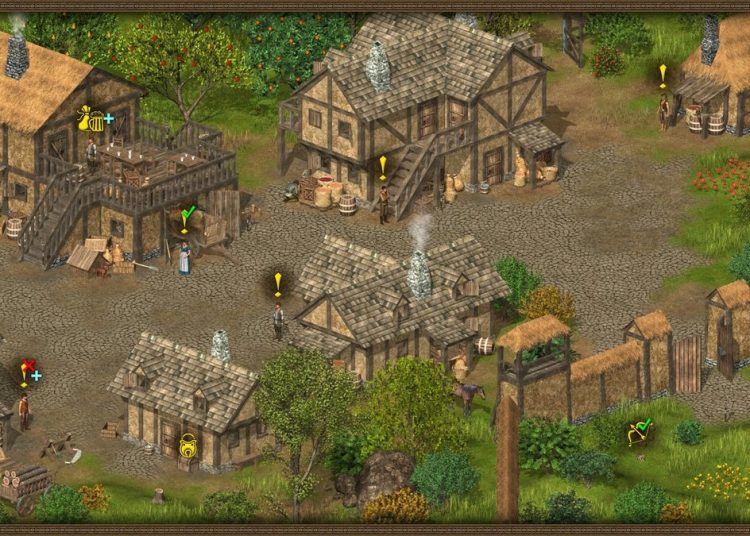Screen dimensions: 750x536
Task: Click the beer mug tavern marker
Action: tap(96, 122)
